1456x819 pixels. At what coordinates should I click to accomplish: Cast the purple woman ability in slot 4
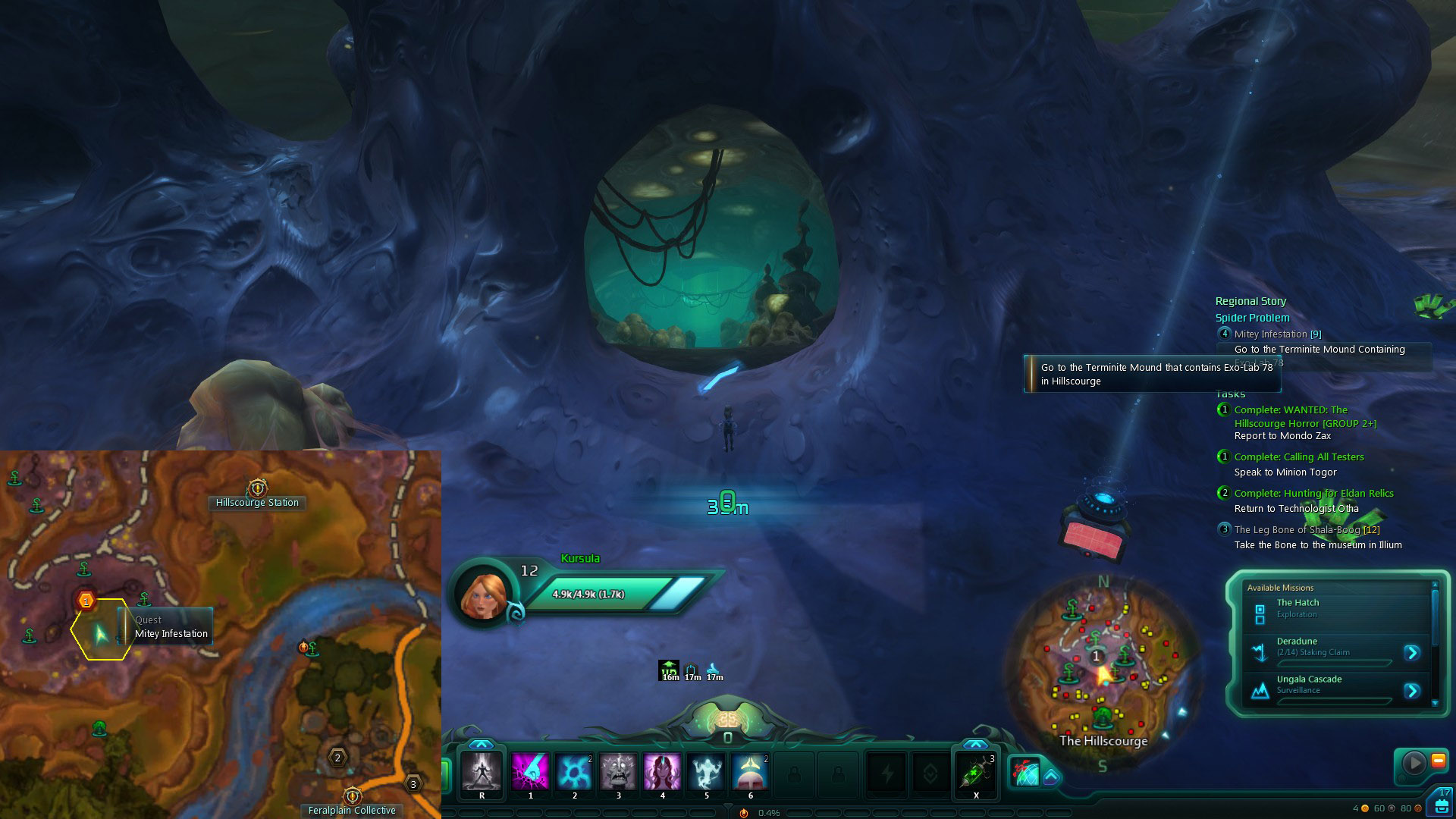pyautogui.click(x=662, y=771)
